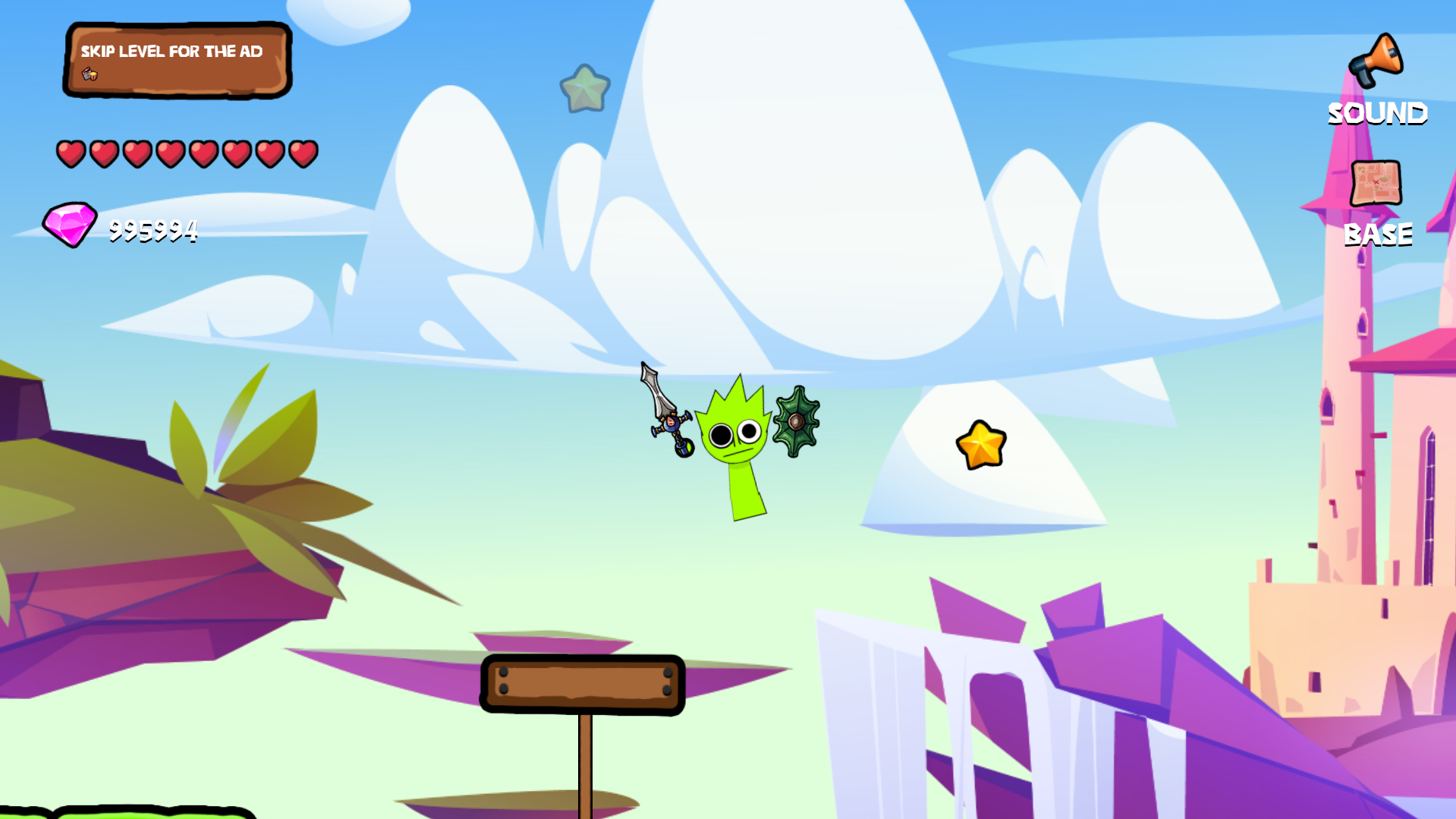Click the SOUND label text
The image size is (1456, 819).
[x=1377, y=114]
